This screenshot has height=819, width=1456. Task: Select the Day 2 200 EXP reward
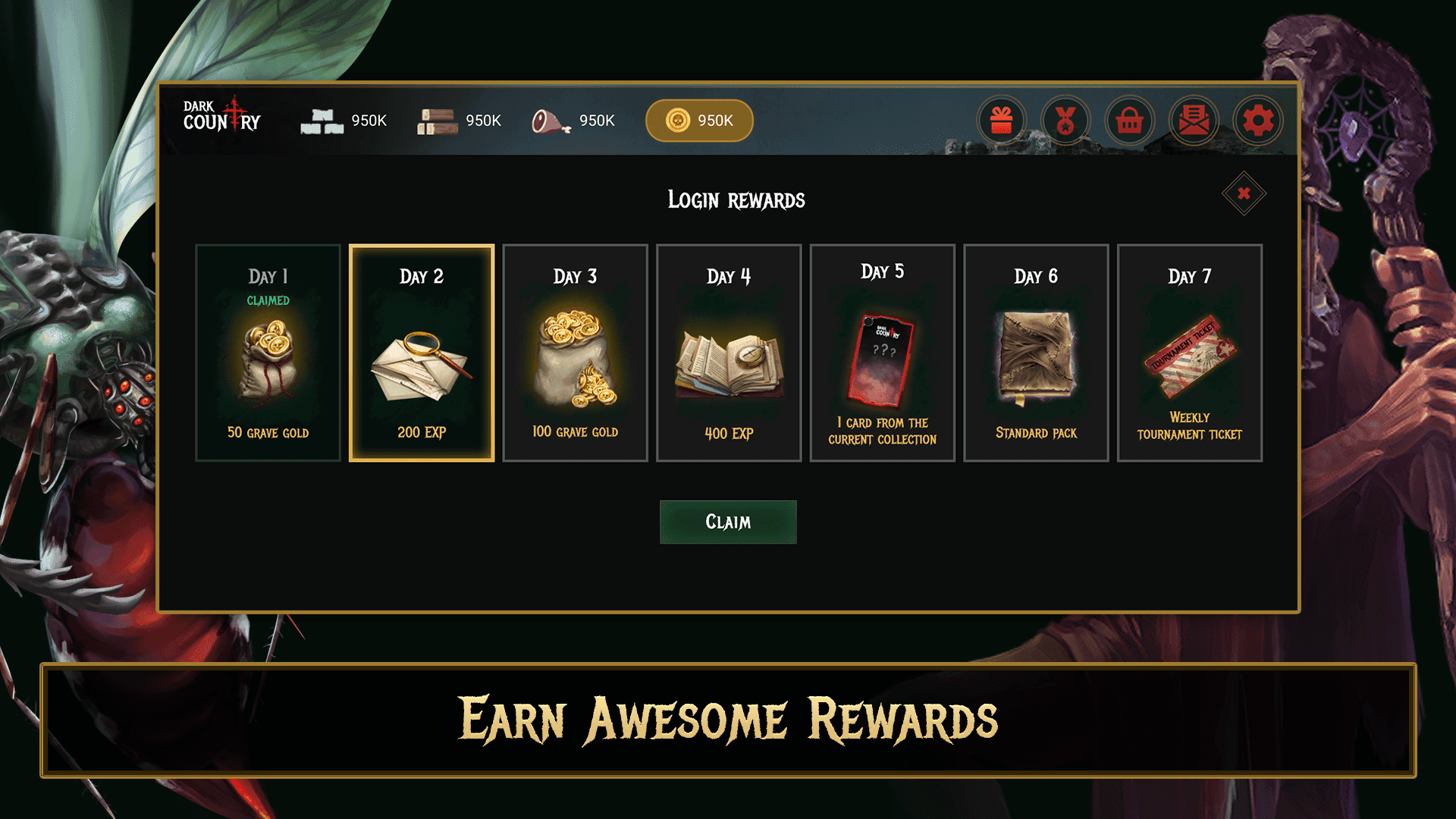coord(422,353)
